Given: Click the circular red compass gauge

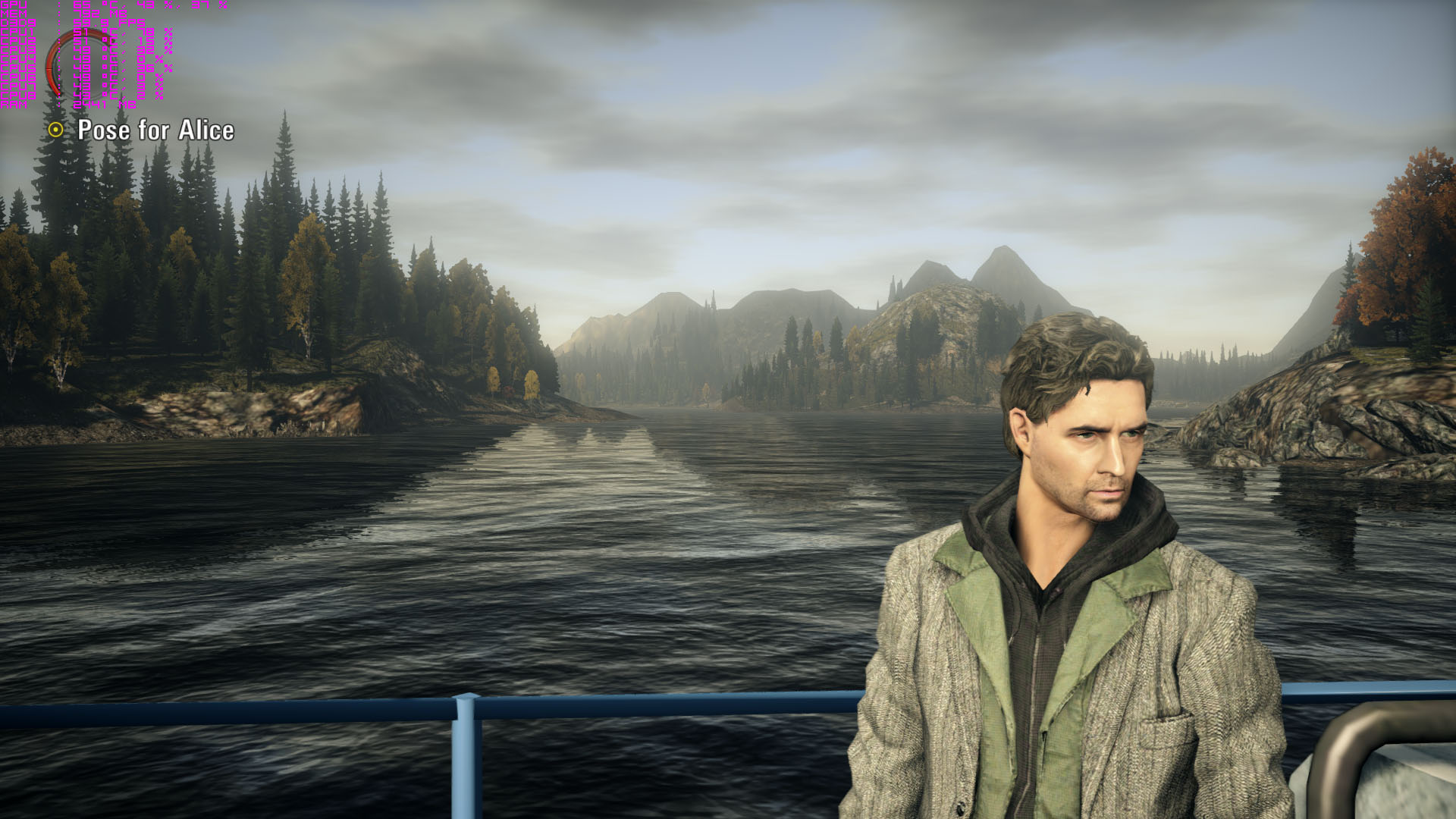Looking at the screenshot, I should click(x=79, y=63).
